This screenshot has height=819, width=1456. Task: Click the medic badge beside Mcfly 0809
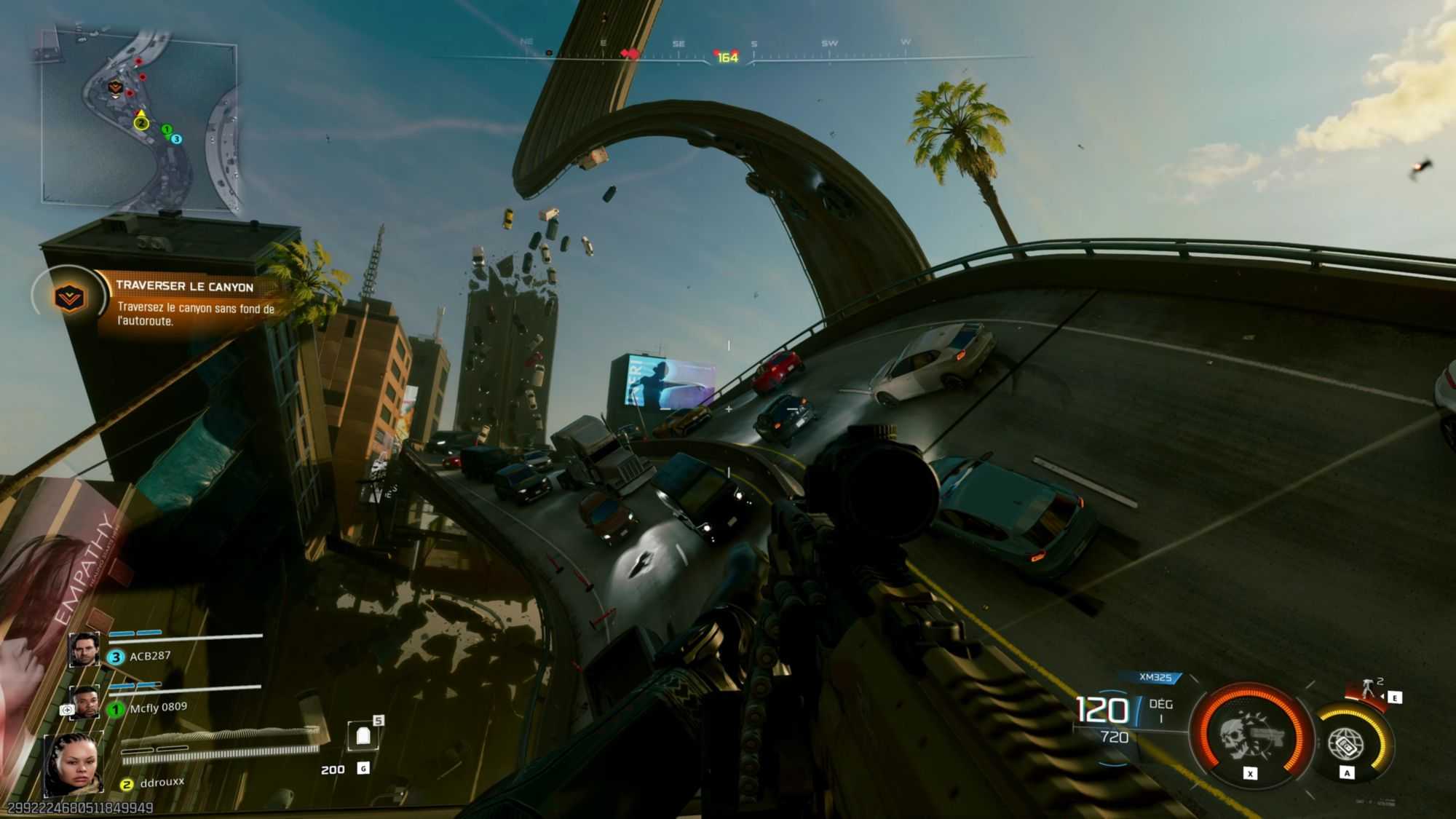click(67, 709)
